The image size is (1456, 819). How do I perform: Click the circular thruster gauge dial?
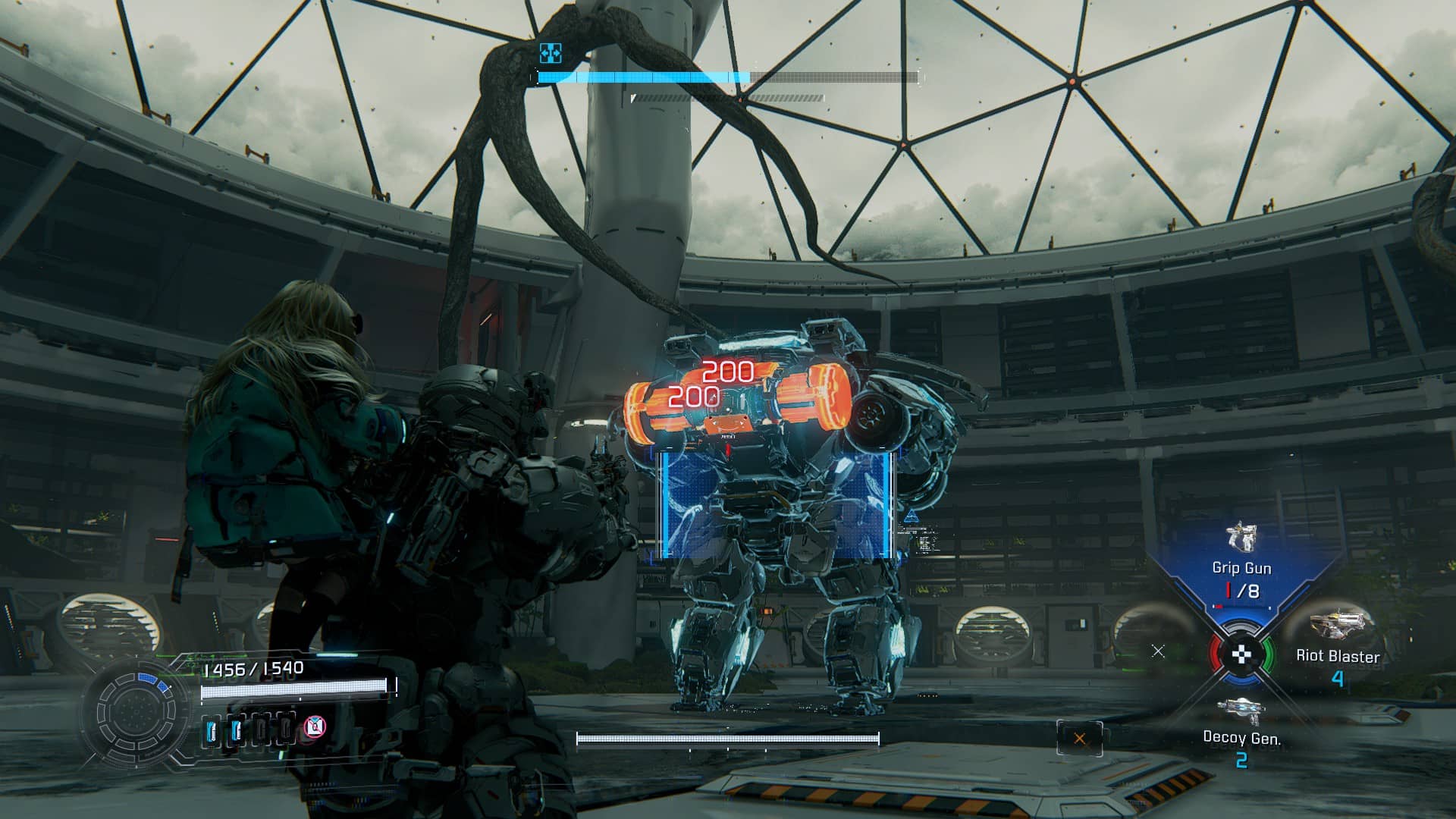(136, 711)
